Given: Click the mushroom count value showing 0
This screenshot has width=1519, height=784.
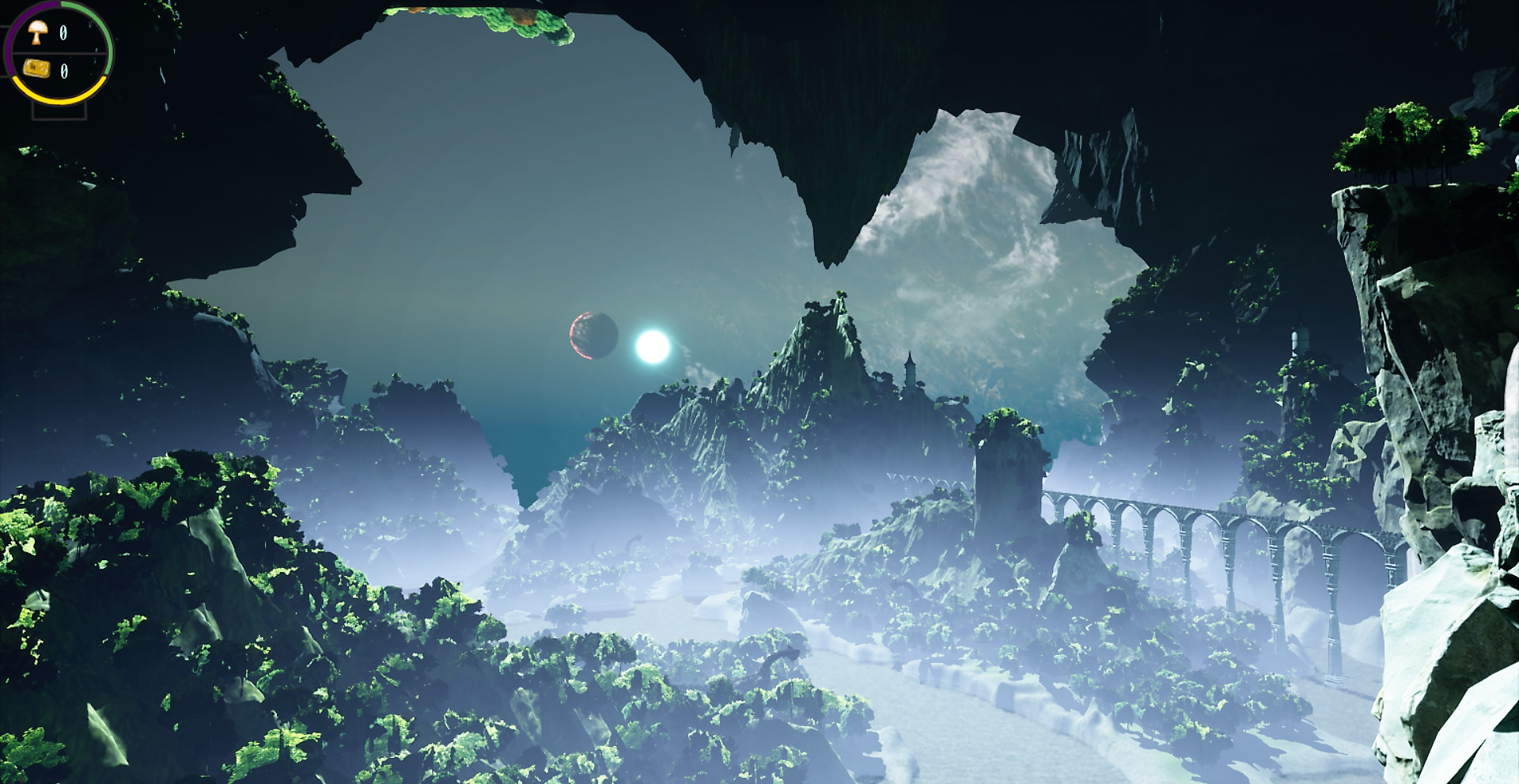Looking at the screenshot, I should pos(63,33).
